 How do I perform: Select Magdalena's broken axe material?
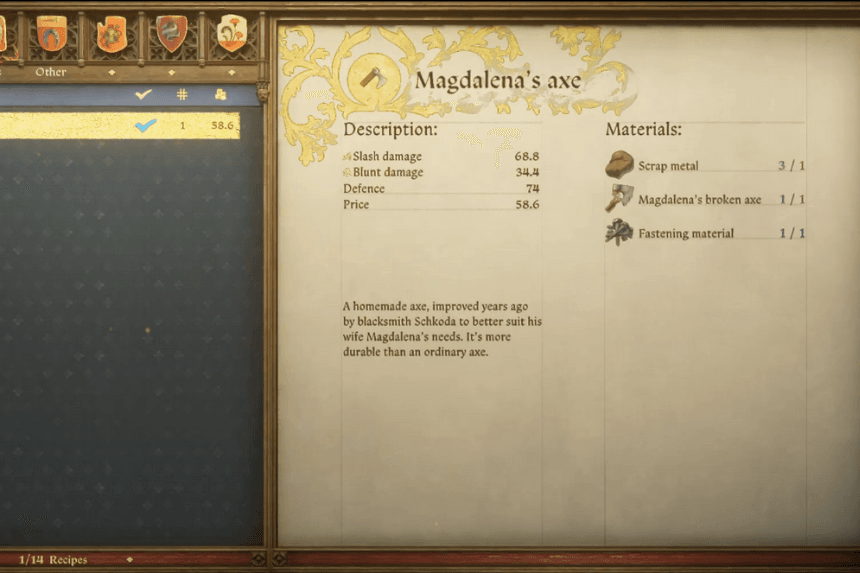[699, 199]
